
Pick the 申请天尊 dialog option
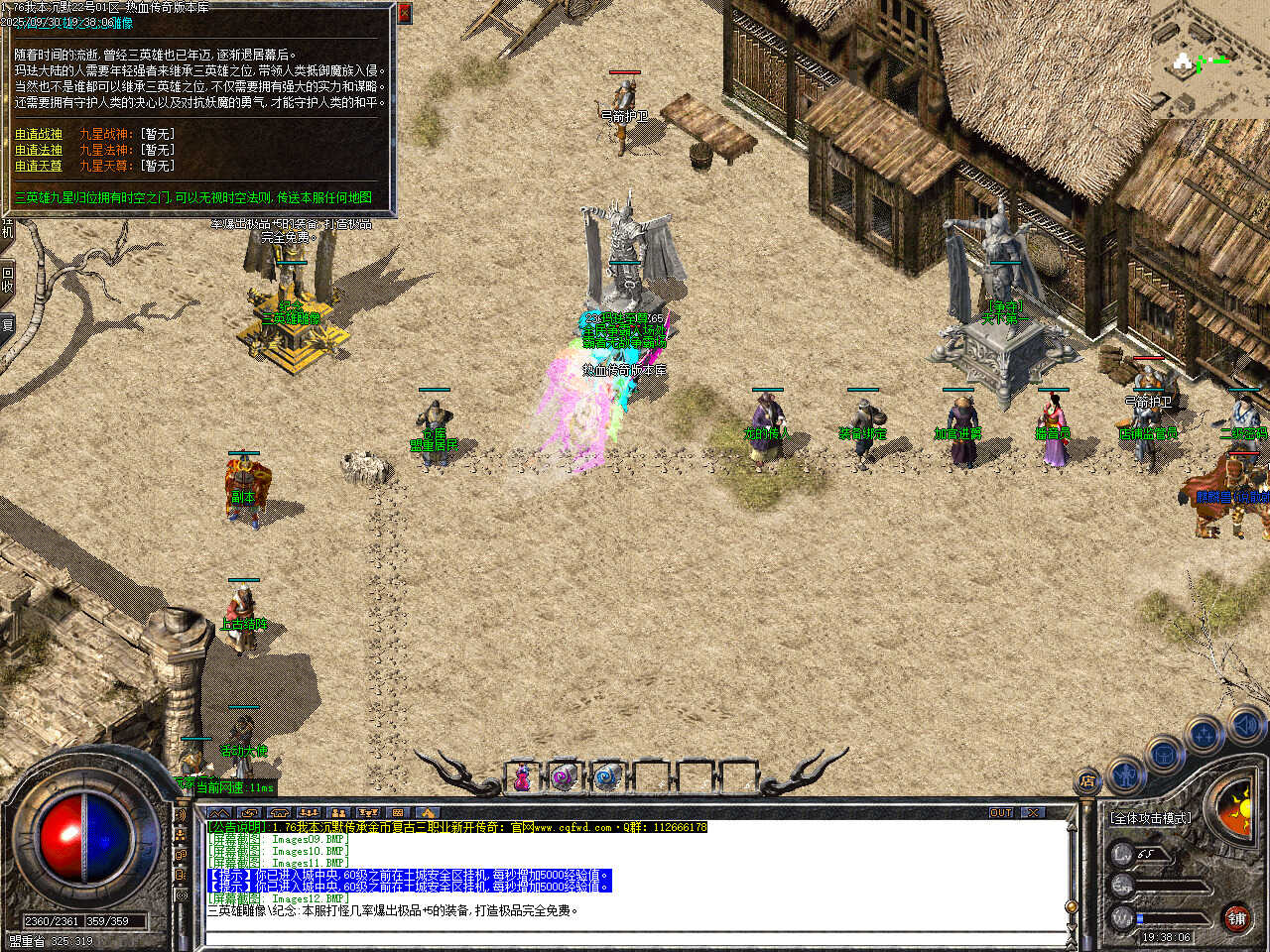pos(39,166)
